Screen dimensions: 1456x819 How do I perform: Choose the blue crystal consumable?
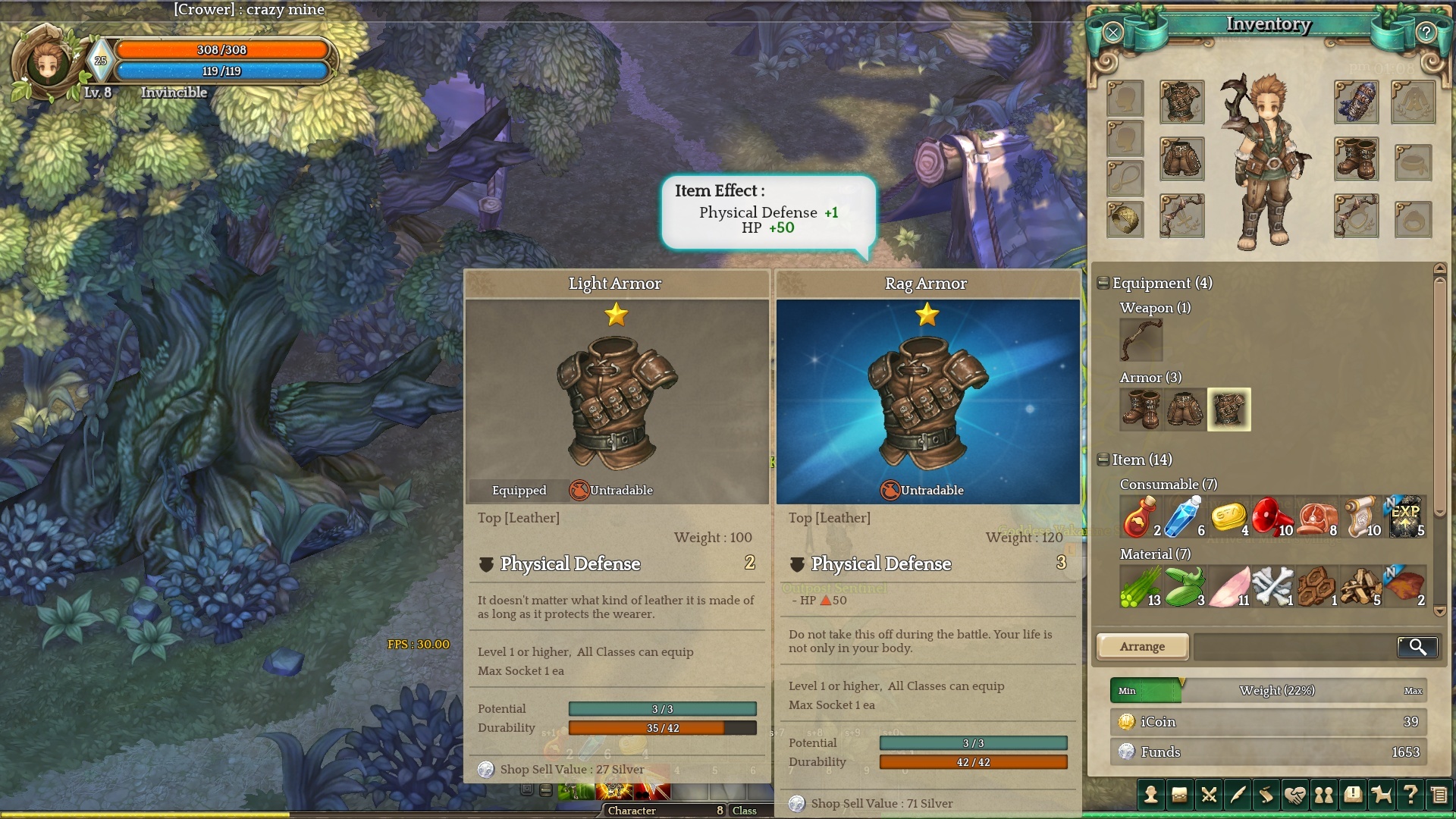1184,516
